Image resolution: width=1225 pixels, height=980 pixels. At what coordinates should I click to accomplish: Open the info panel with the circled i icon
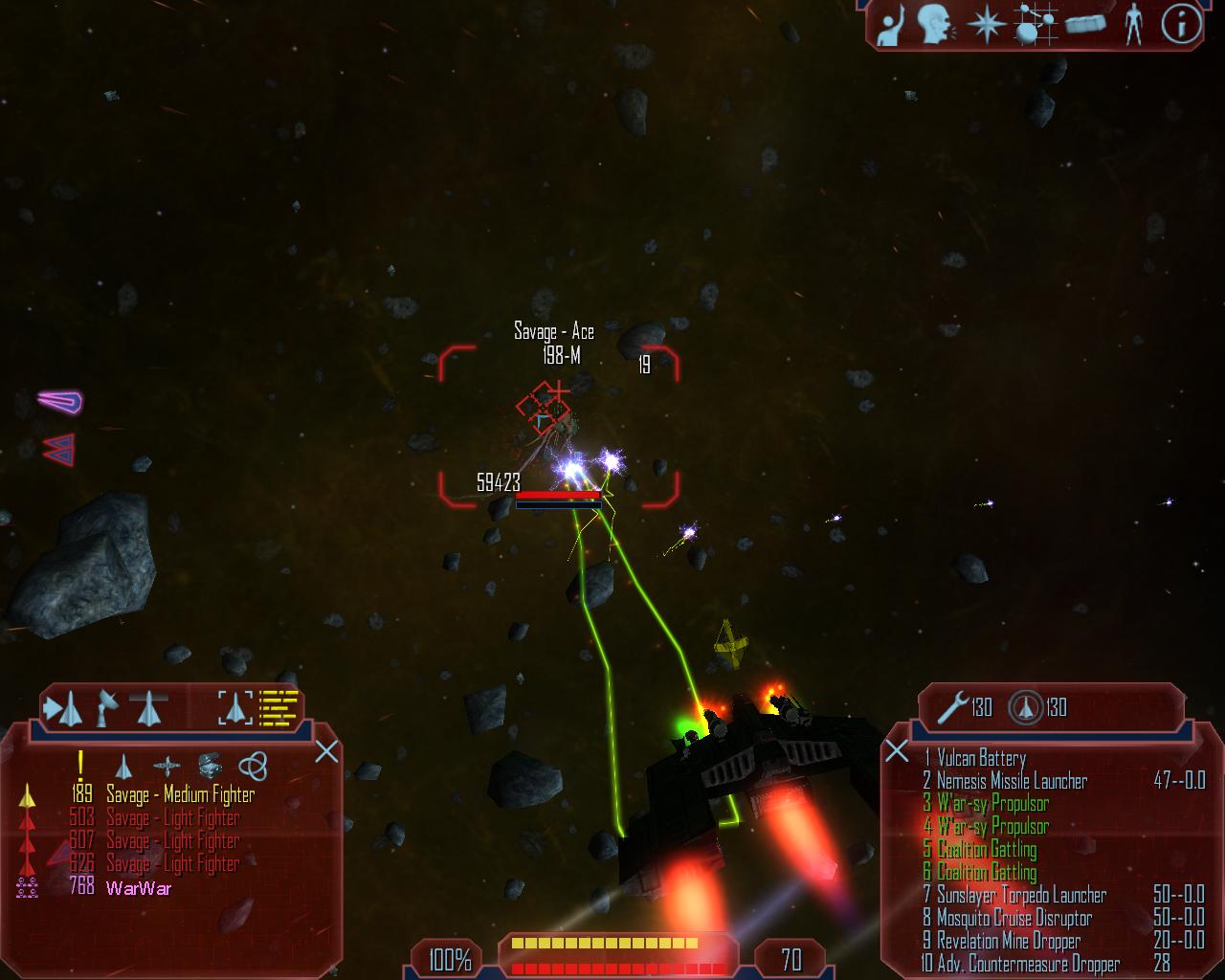tap(1182, 24)
